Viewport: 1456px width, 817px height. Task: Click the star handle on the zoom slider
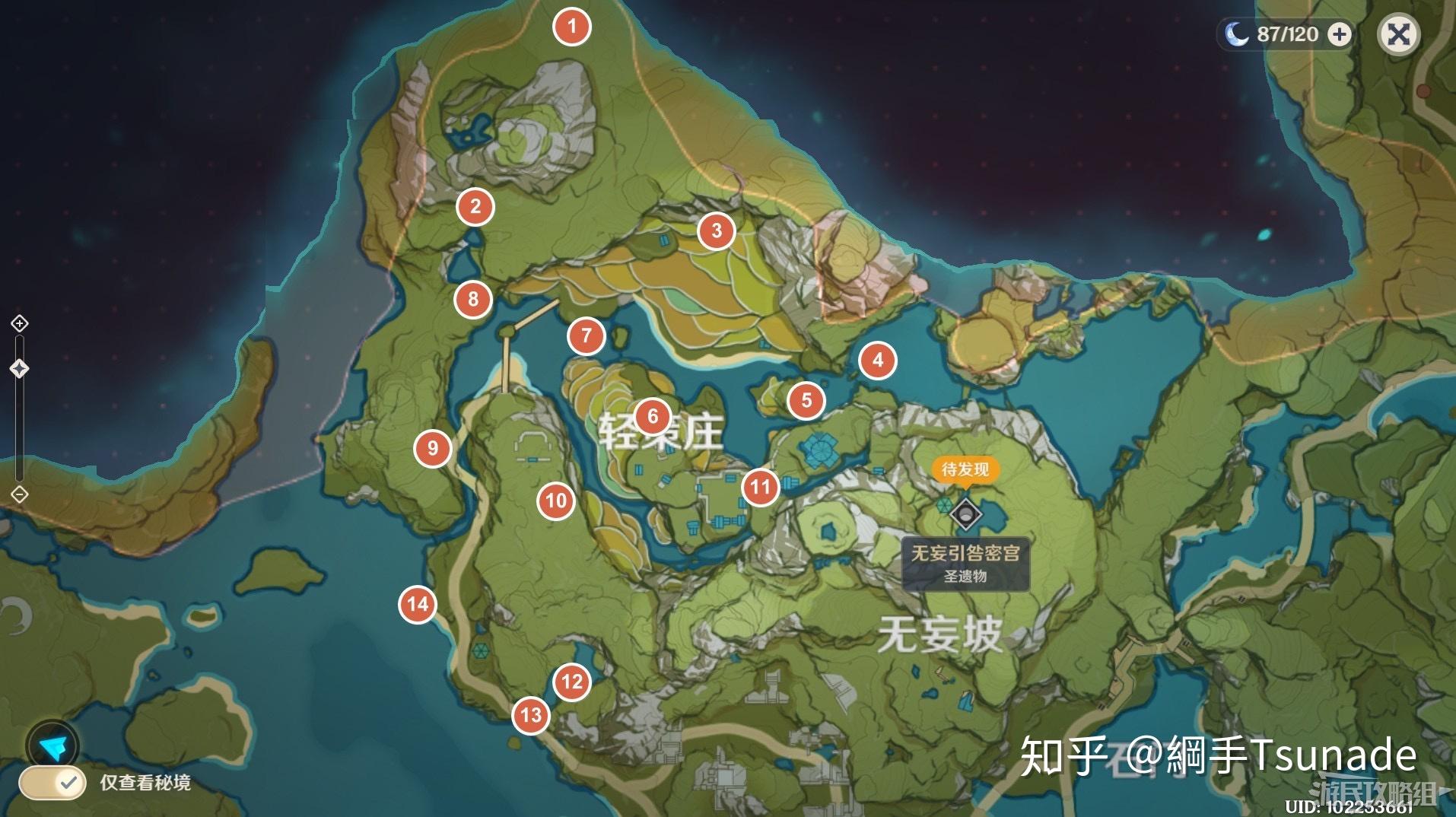pos(18,370)
